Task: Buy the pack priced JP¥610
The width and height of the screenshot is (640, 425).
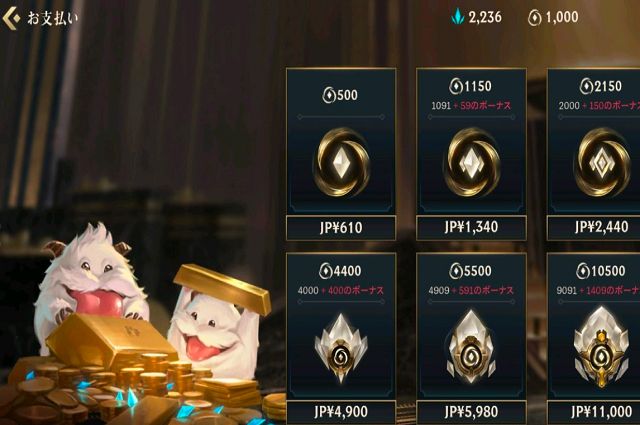Action: (341, 228)
